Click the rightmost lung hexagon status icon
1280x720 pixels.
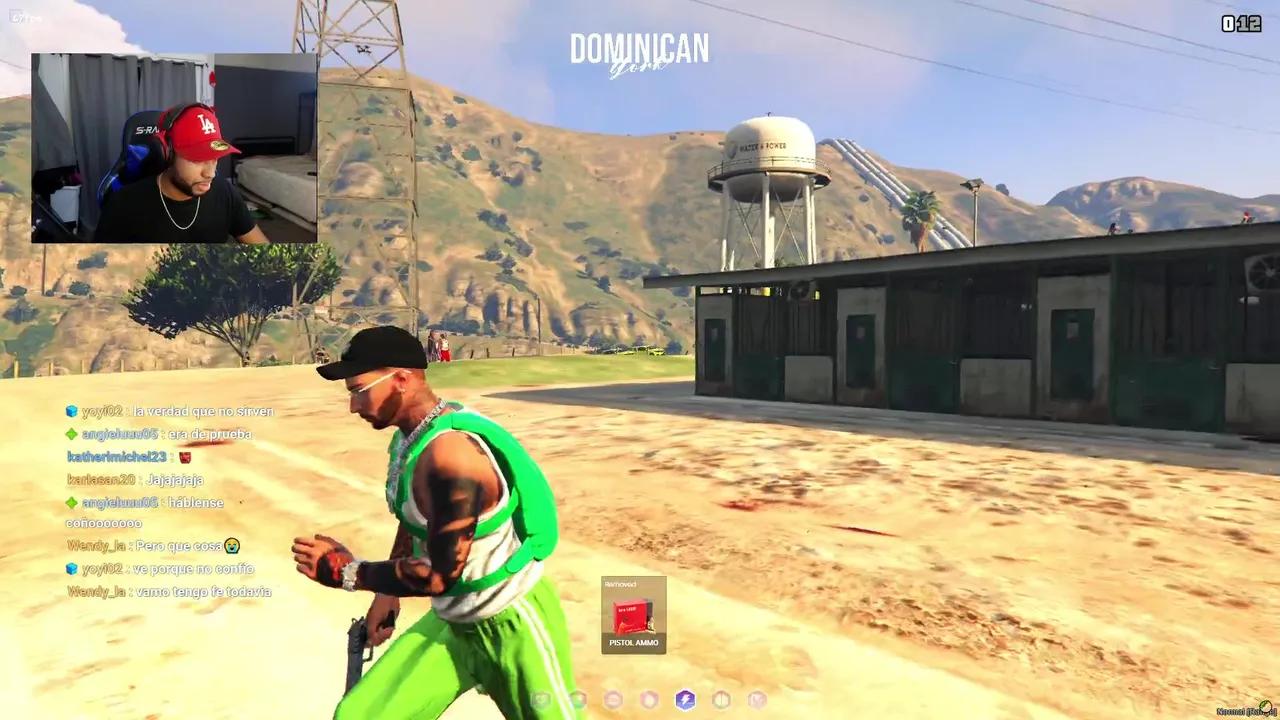(756, 701)
